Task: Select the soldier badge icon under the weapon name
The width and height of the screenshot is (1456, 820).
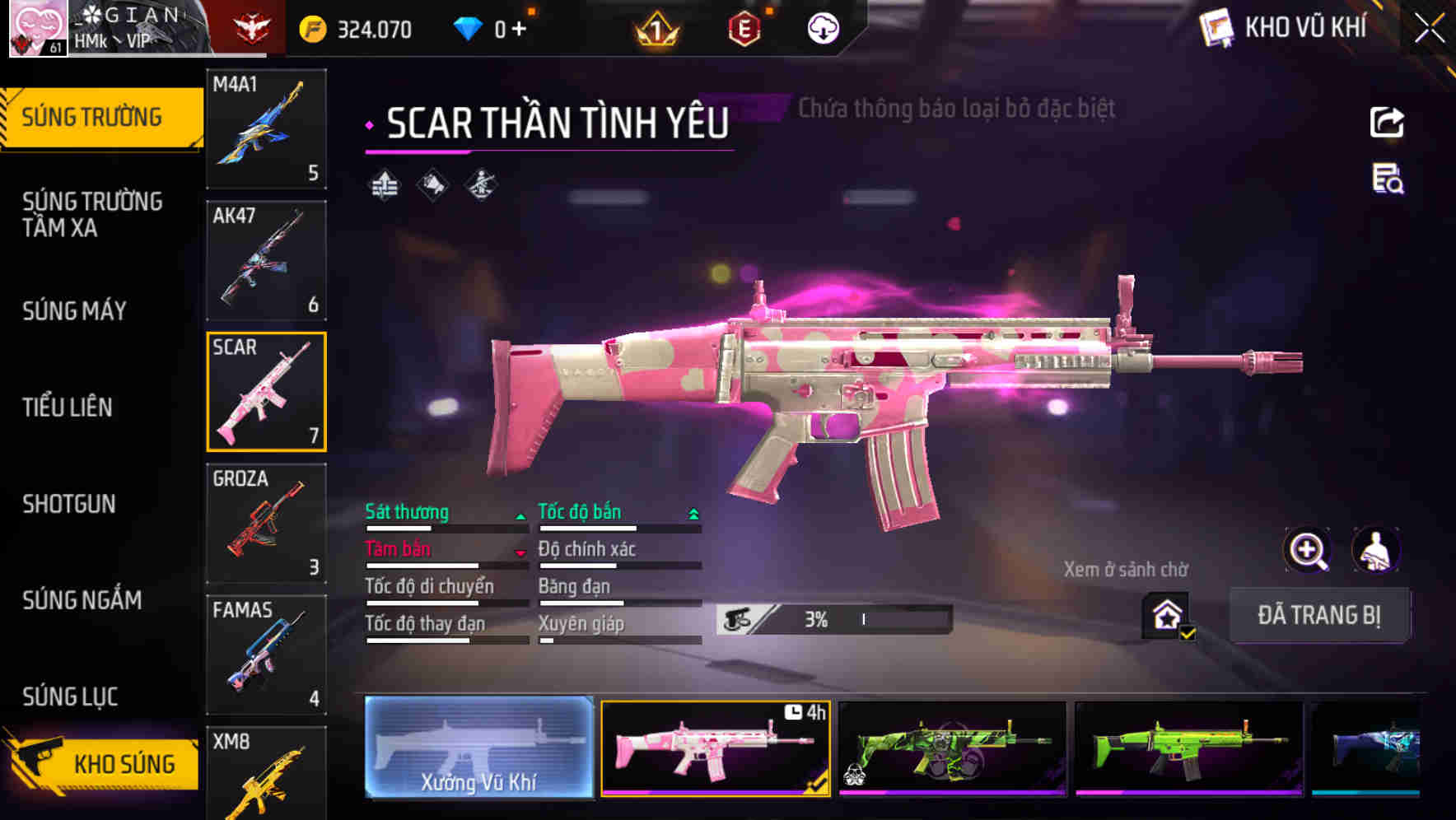Action: (479, 183)
